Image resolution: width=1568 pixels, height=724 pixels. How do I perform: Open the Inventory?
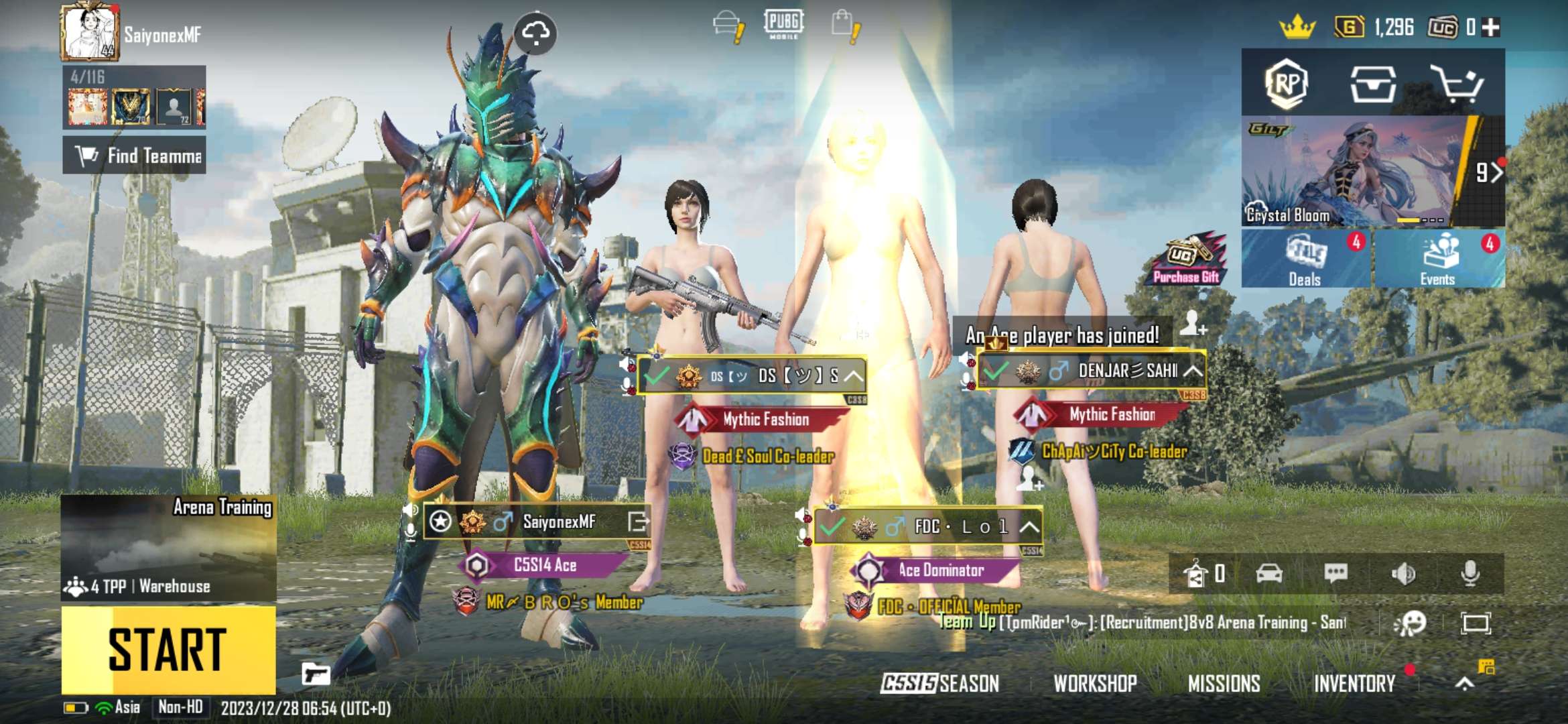1354,683
